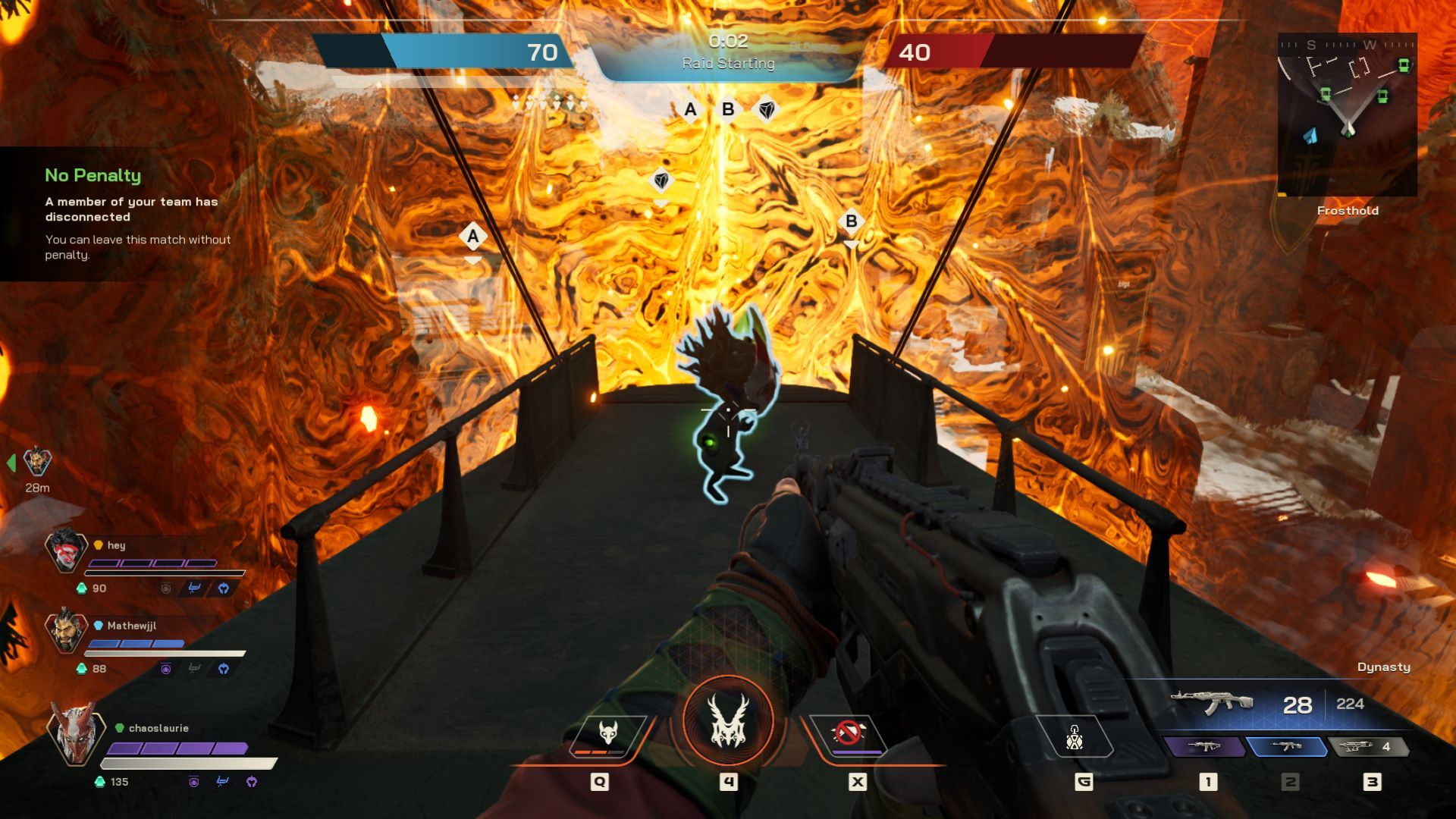Trigger the horned demon ultimate ability
This screenshot has width=1456, height=819.
pos(728,721)
